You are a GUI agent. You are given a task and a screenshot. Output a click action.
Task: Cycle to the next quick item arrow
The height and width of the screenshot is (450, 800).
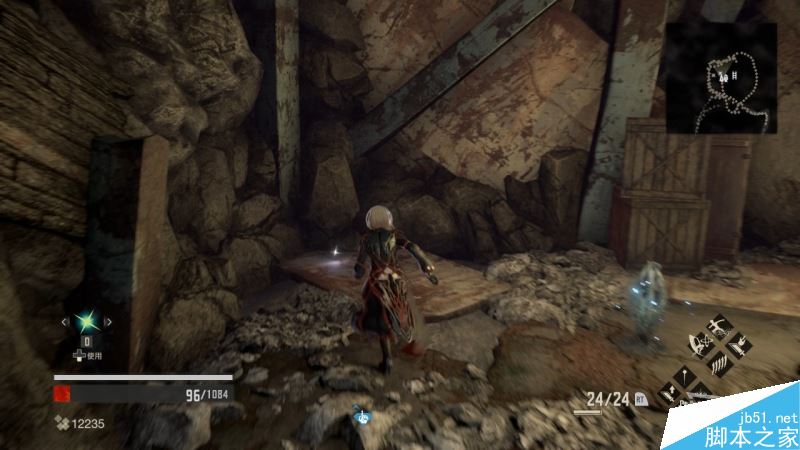click(x=107, y=321)
